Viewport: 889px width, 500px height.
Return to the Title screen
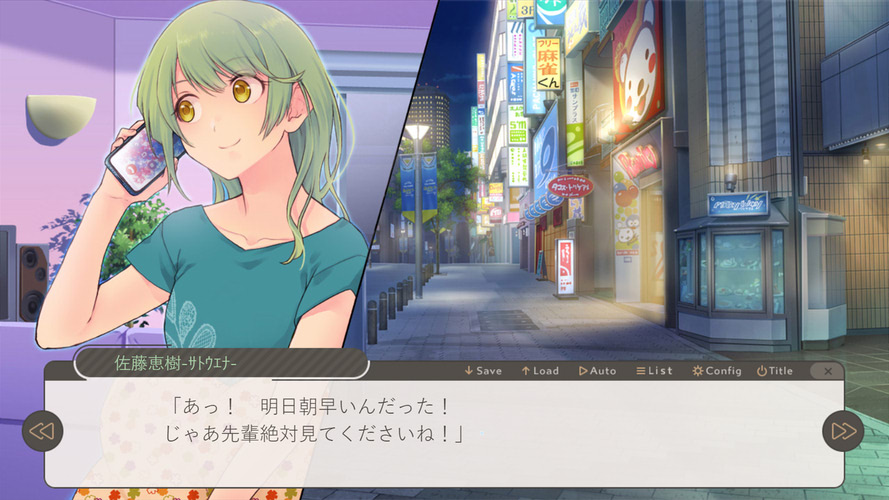tap(774, 371)
